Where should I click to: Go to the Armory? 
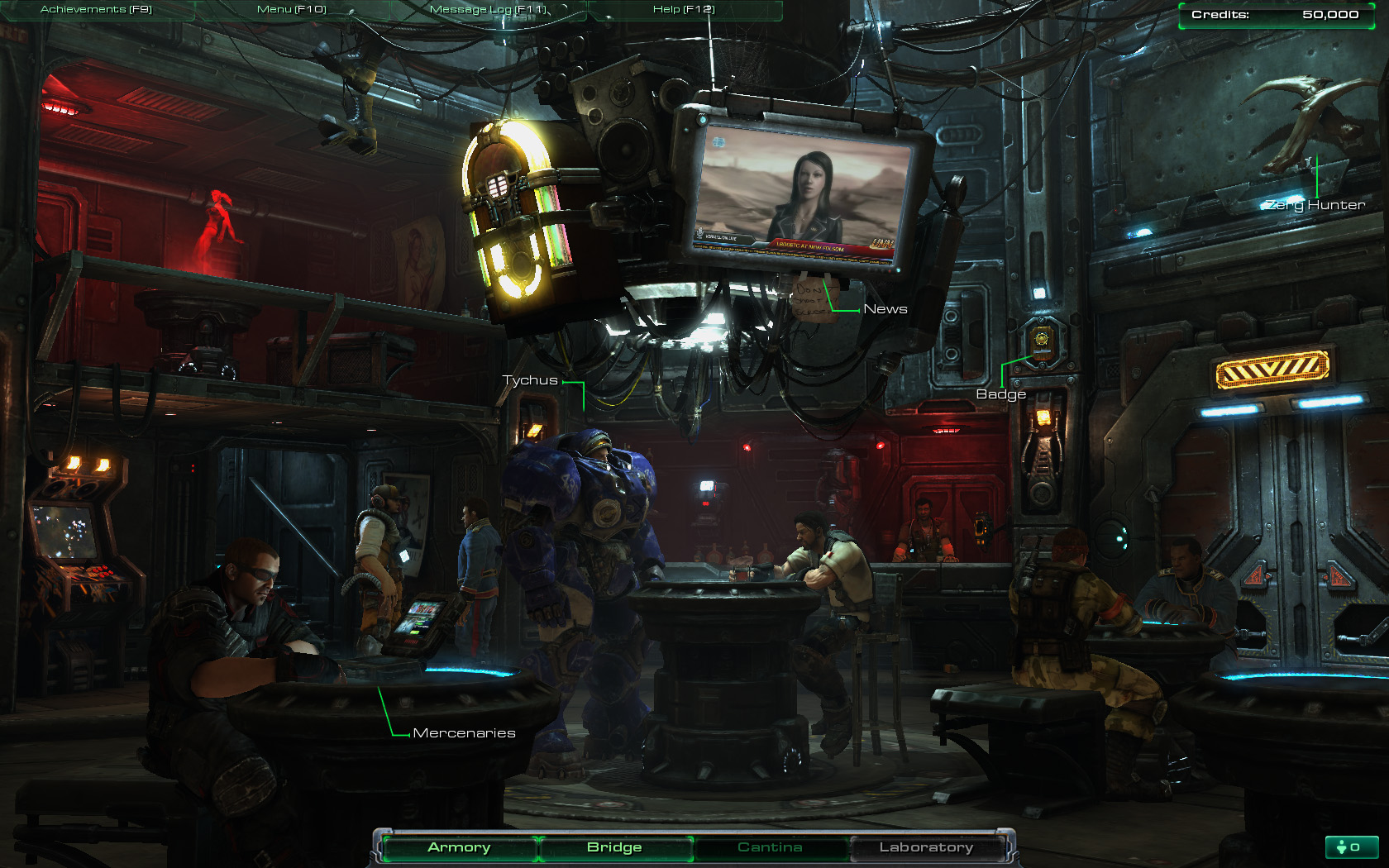[x=459, y=847]
